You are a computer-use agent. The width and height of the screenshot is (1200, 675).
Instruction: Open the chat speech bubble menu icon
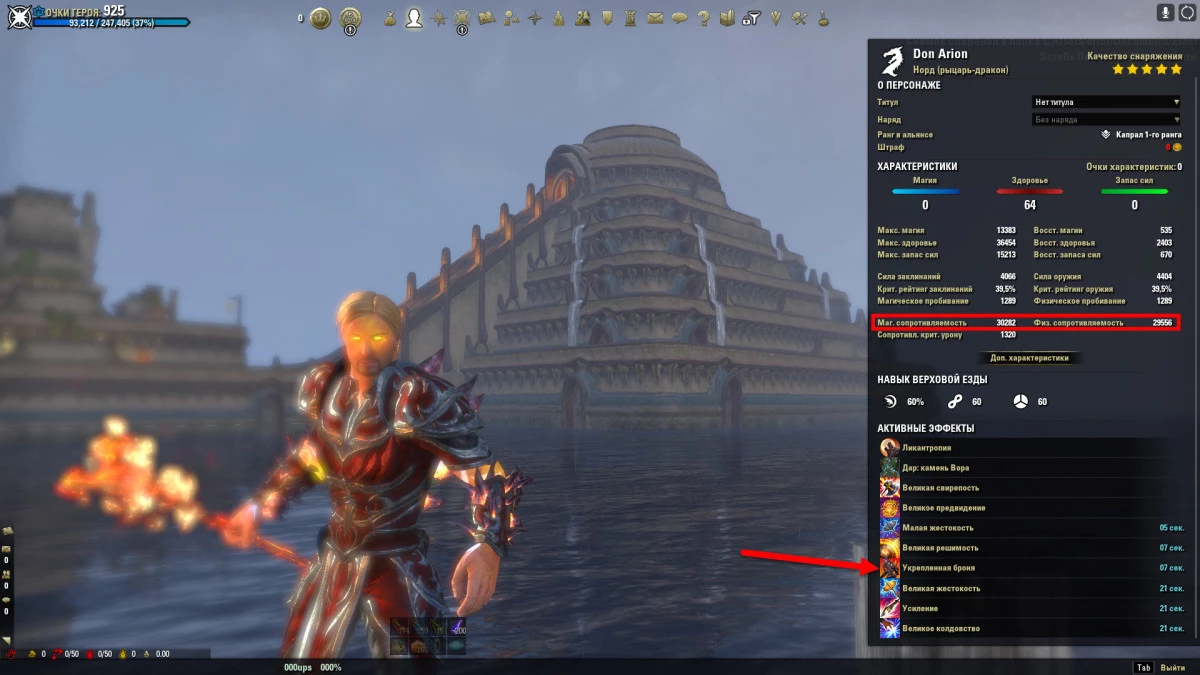coord(679,18)
